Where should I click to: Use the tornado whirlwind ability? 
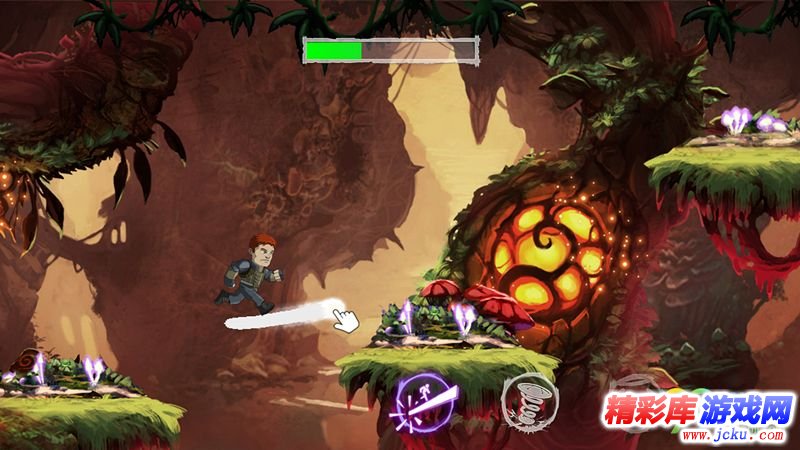click(x=528, y=400)
